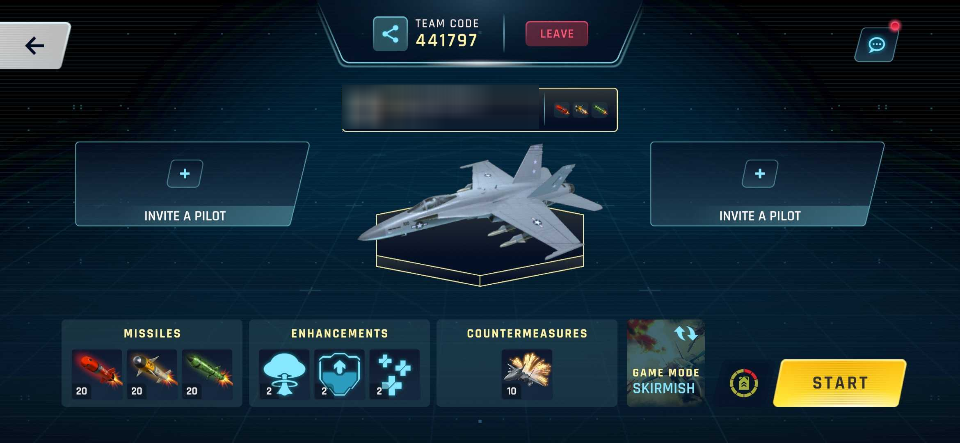Go back using the arrow button
The height and width of the screenshot is (443, 960).
[35, 45]
